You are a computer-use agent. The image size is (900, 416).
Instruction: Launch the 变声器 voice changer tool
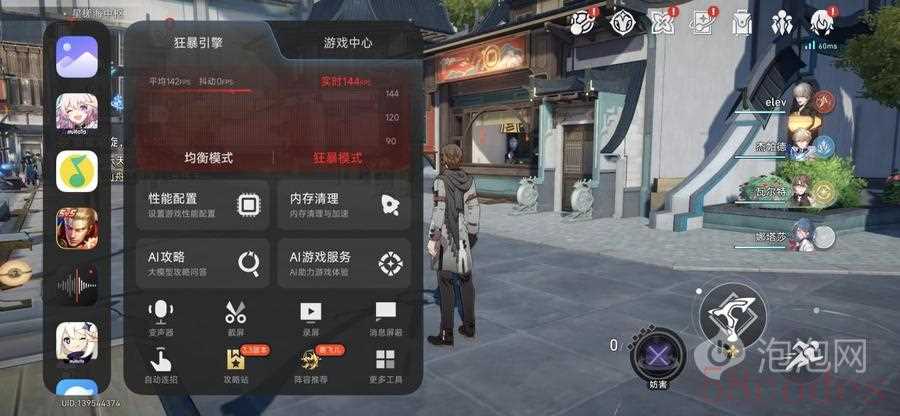pyautogui.click(x=160, y=319)
